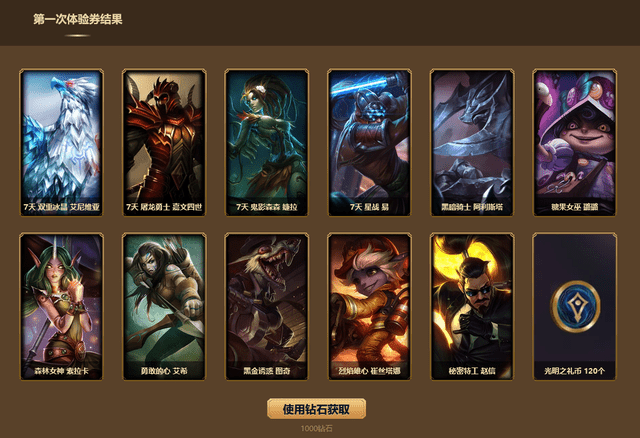Image resolution: width=640 pixels, height=438 pixels.
Task: Click the 使用钻石获取 button
Action: (x=316, y=408)
